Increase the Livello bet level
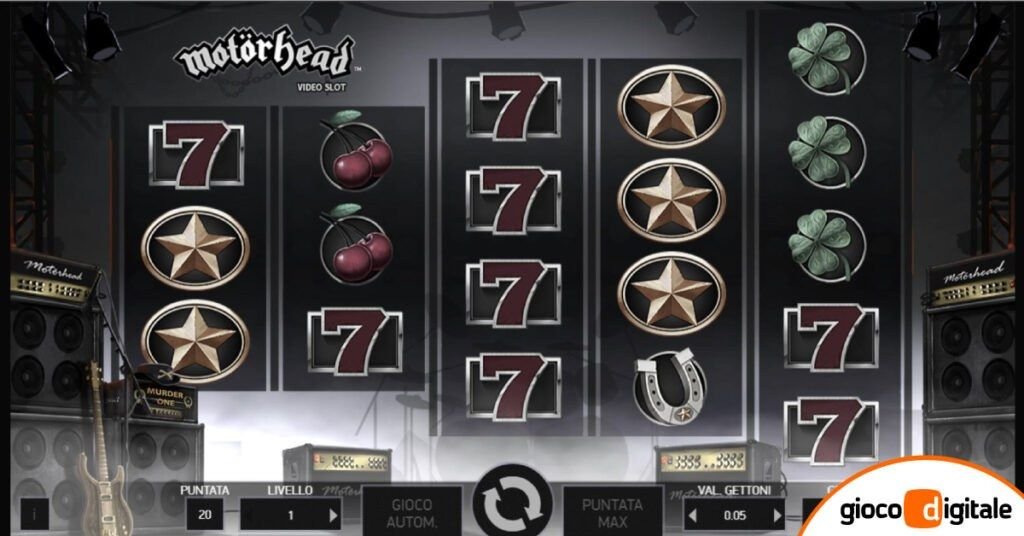 point(334,515)
